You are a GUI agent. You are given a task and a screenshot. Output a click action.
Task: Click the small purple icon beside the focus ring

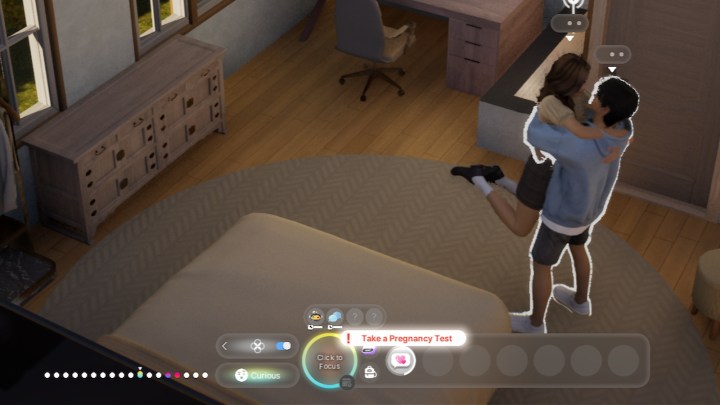[368, 350]
